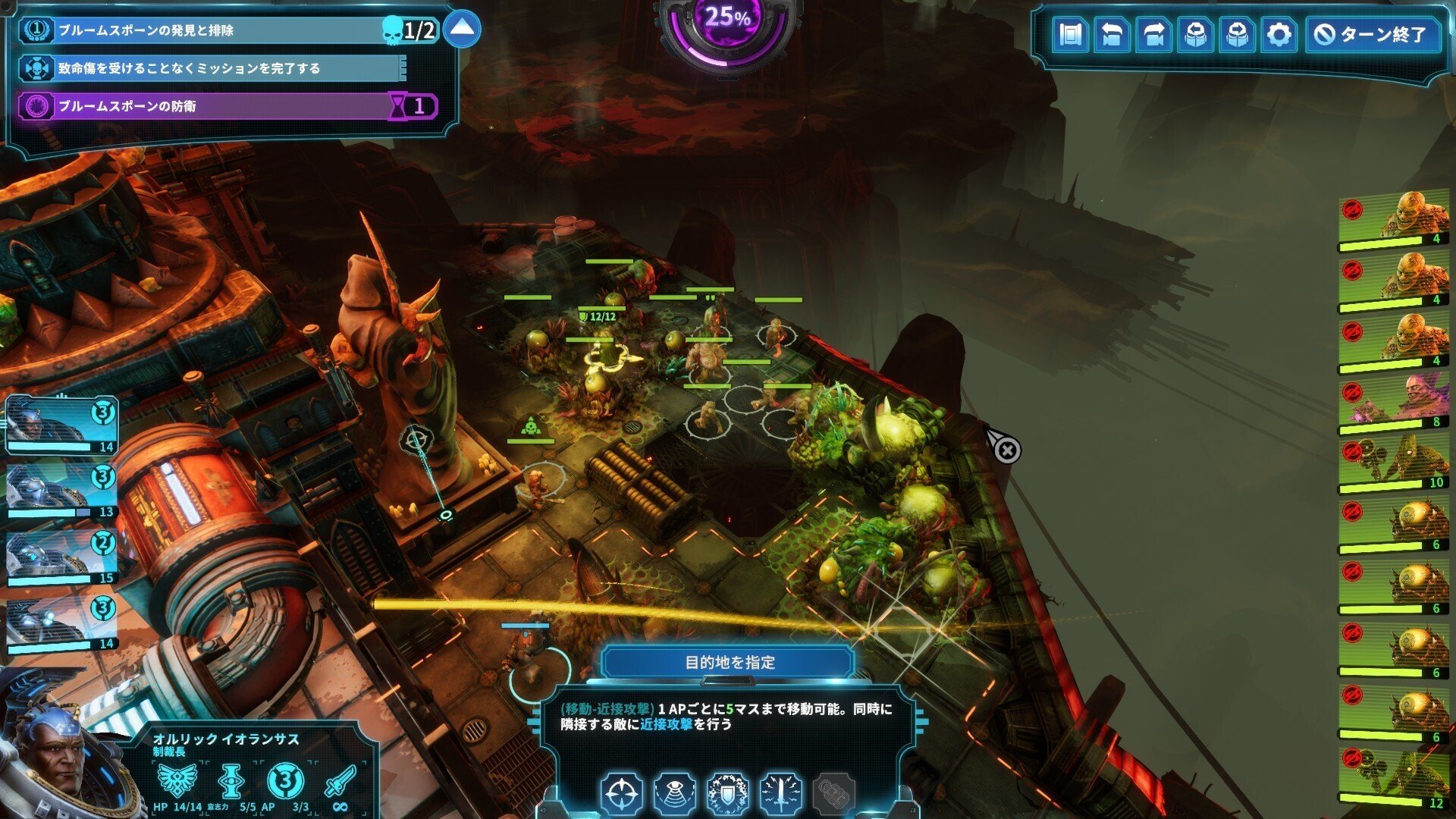The height and width of the screenshot is (819, 1456).
Task: Click the scroll-shaped mission log button
Action: coord(1070,35)
